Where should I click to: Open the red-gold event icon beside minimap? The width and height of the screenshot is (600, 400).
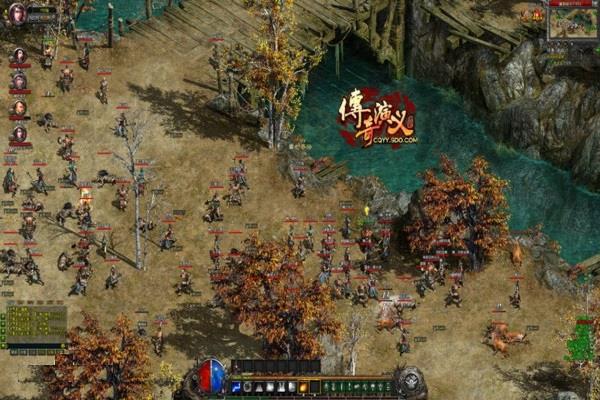537,14
